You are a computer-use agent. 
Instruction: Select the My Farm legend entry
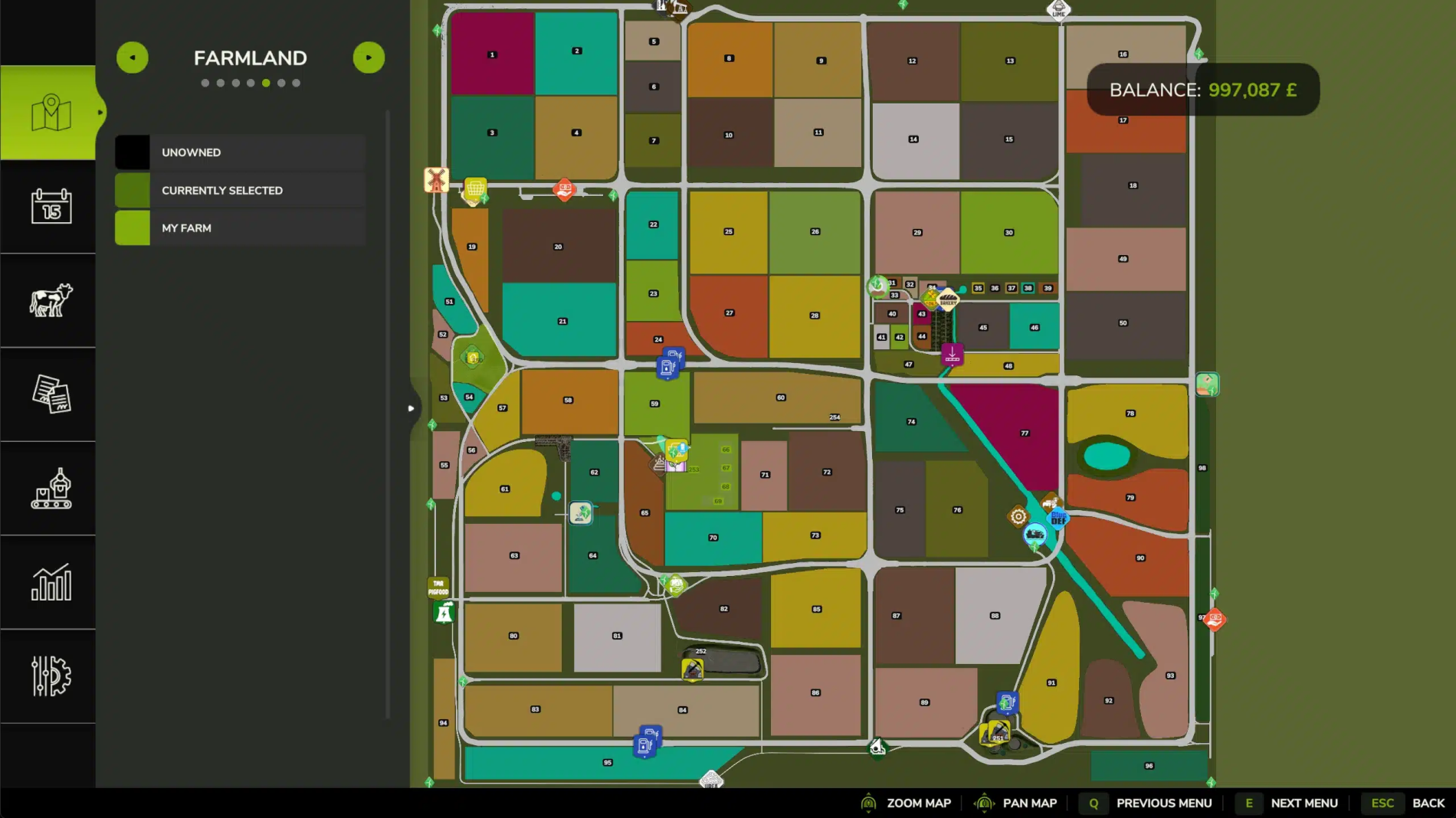point(240,228)
